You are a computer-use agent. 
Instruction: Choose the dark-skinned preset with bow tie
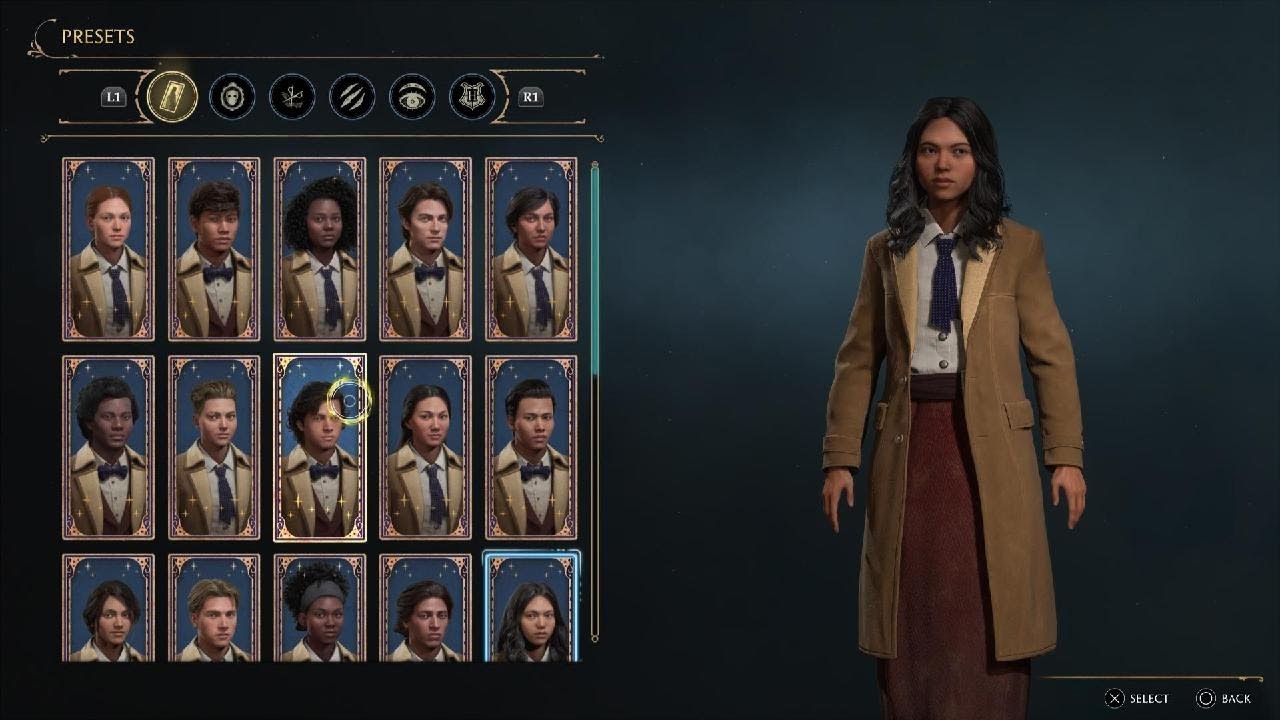(x=108, y=447)
